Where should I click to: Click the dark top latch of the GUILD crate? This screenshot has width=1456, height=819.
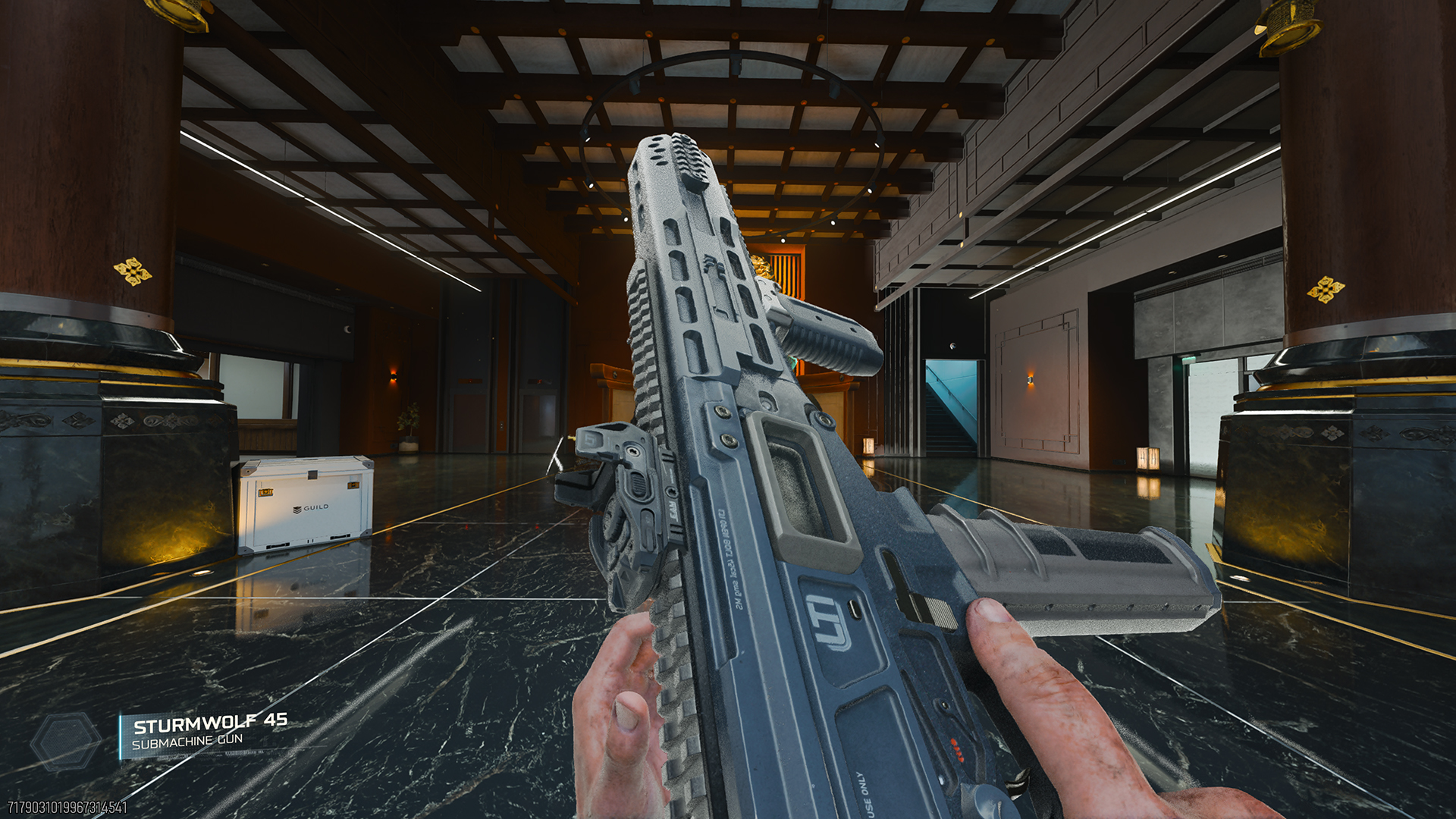312,475
